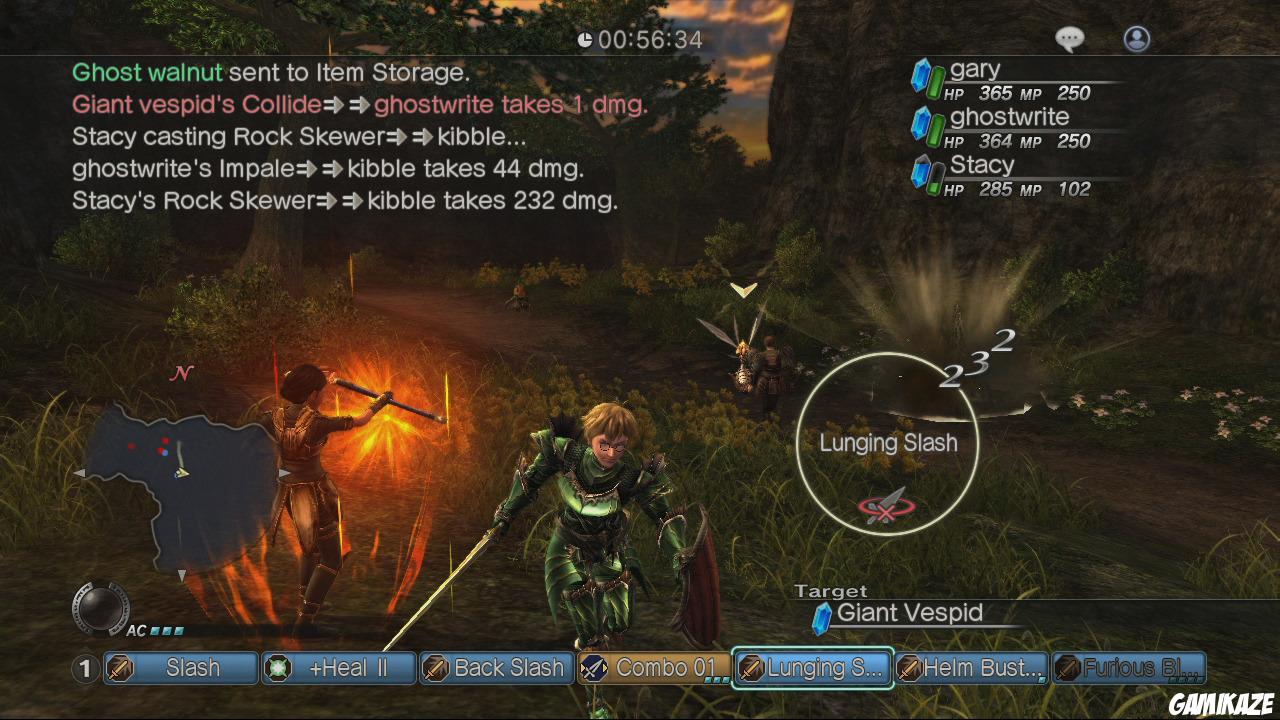Click the minimap
The width and height of the screenshot is (1280, 720).
pyautogui.click(x=180, y=480)
